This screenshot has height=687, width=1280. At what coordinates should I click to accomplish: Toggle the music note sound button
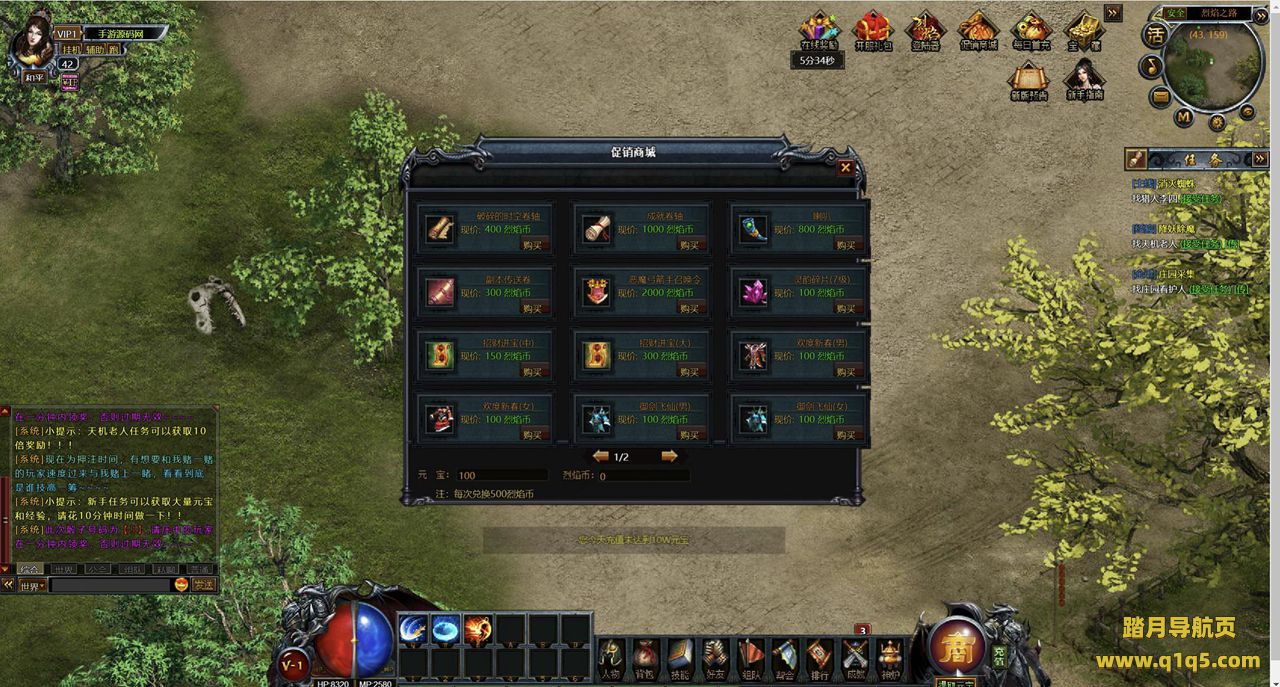pyautogui.click(x=1151, y=66)
